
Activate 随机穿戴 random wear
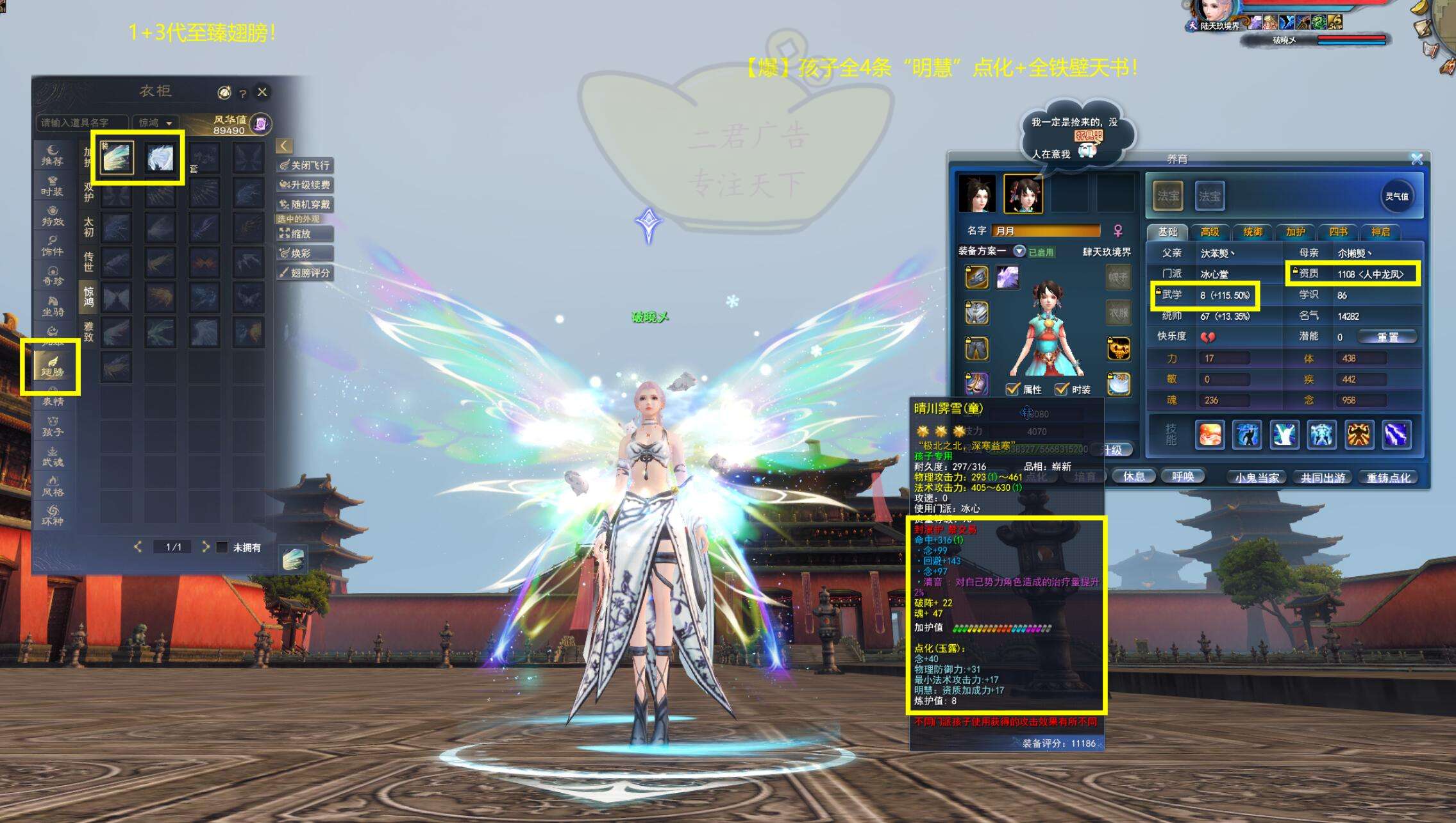coord(305,204)
